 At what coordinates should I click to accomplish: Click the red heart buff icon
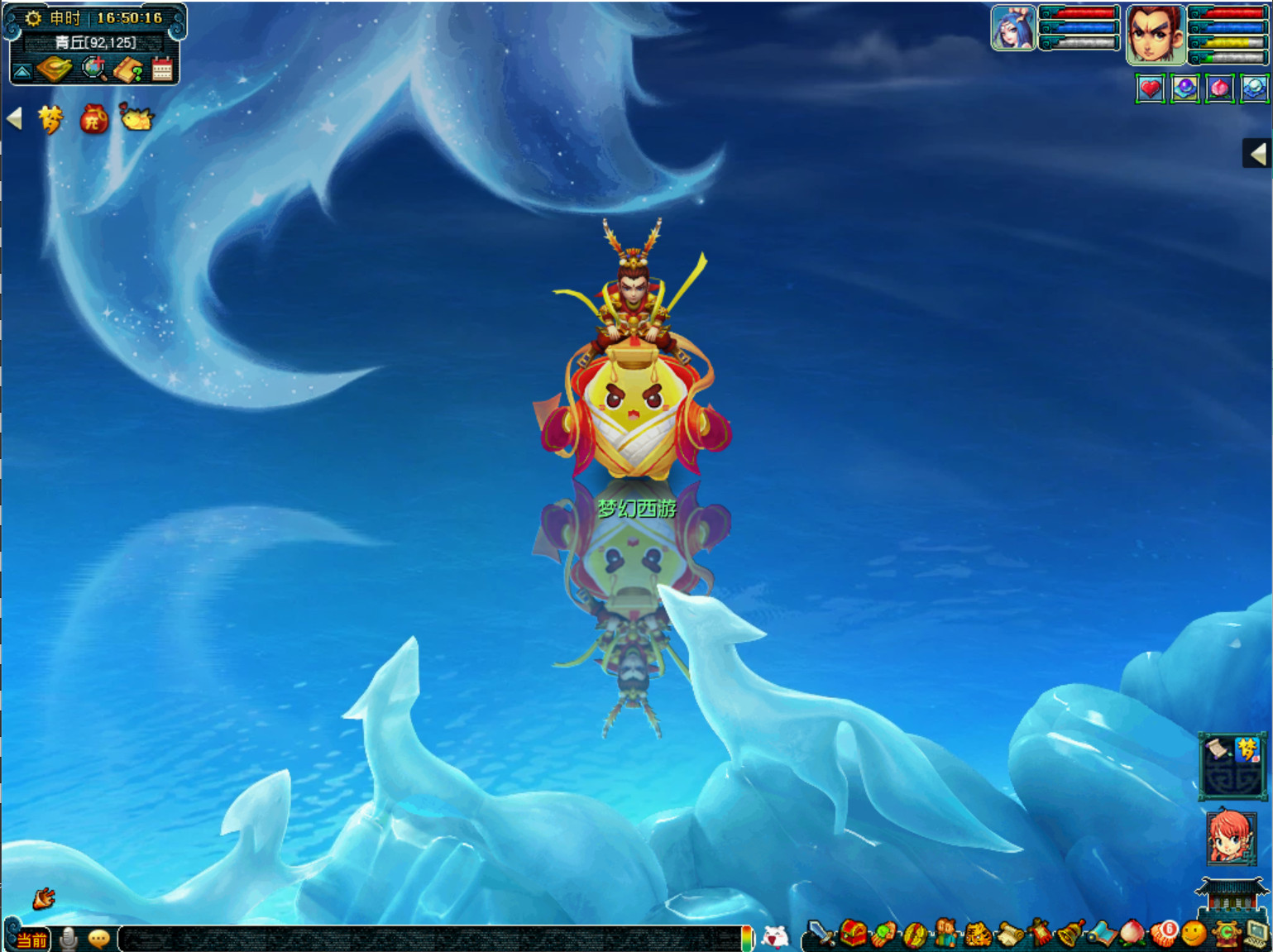[x=1151, y=89]
